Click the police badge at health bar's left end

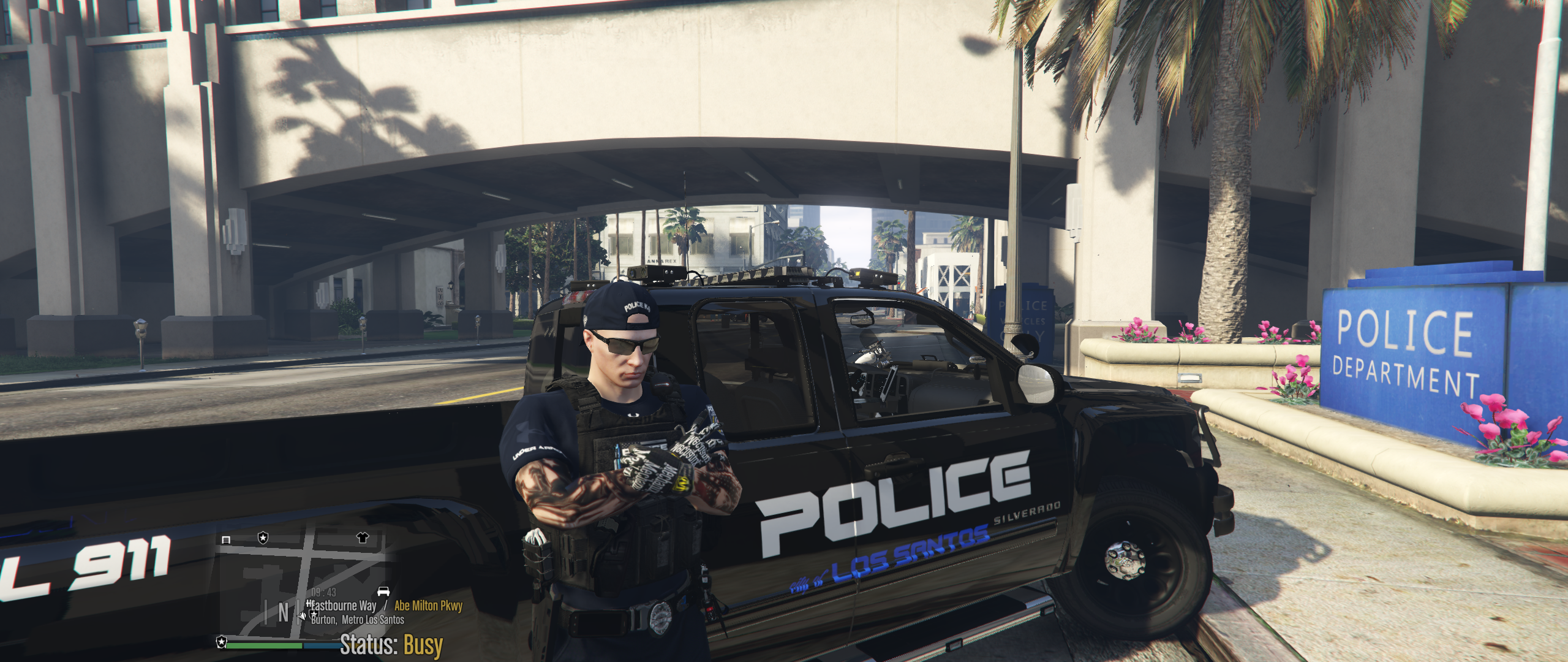221,642
